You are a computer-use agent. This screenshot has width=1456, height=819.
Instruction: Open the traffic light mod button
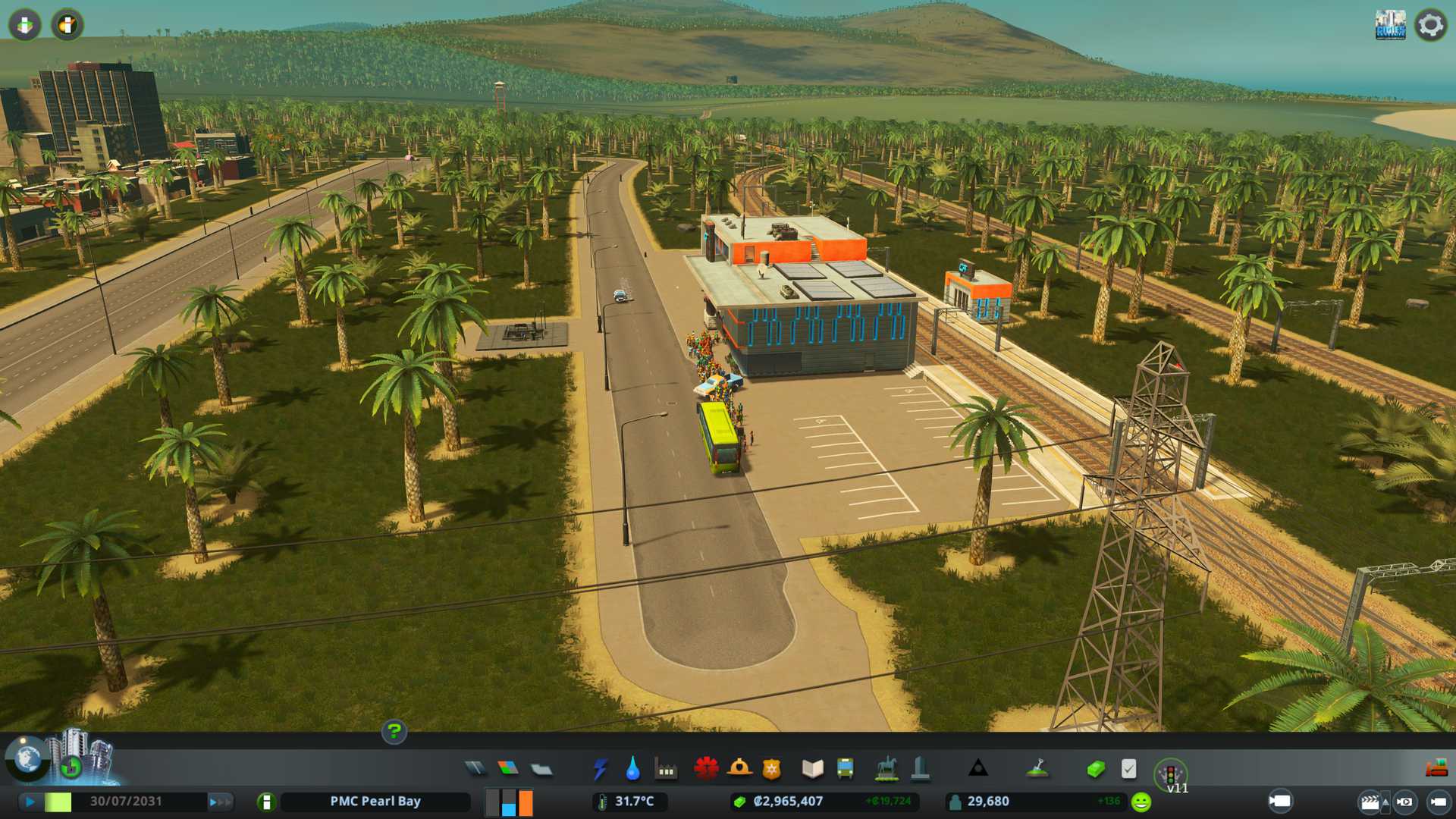(1170, 773)
